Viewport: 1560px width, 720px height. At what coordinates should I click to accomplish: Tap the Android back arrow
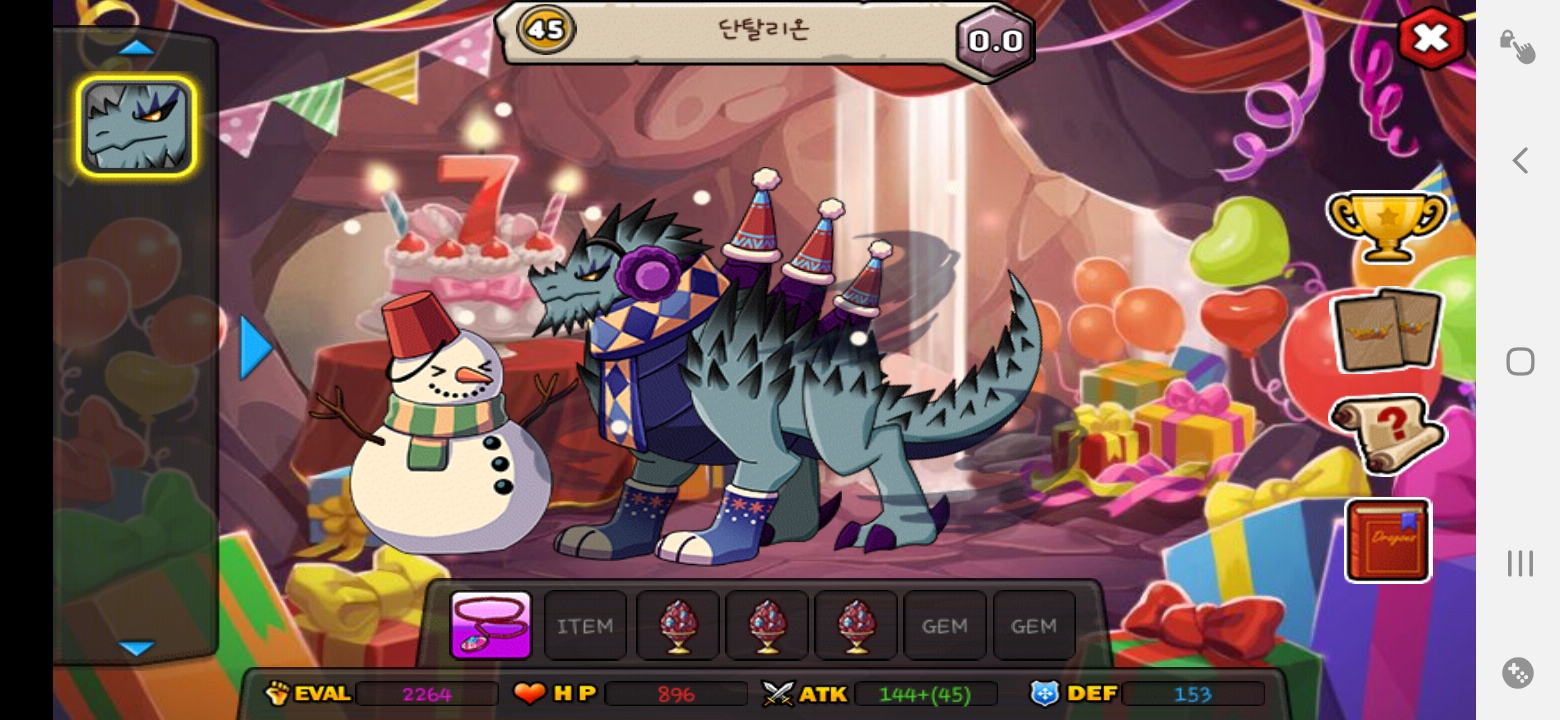[x=1520, y=160]
